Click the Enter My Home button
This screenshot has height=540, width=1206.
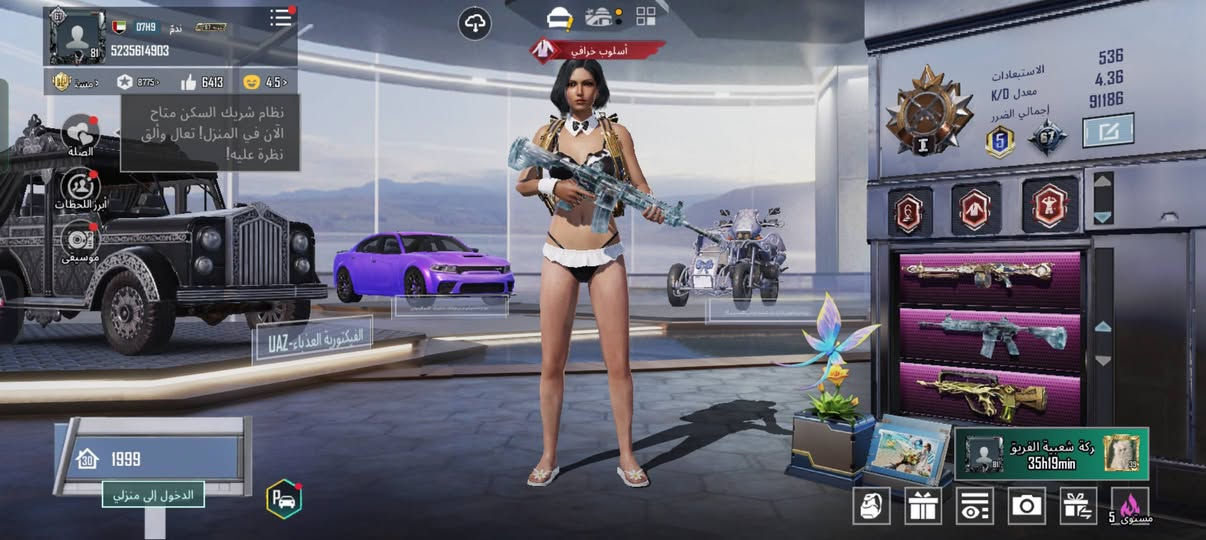point(153,493)
